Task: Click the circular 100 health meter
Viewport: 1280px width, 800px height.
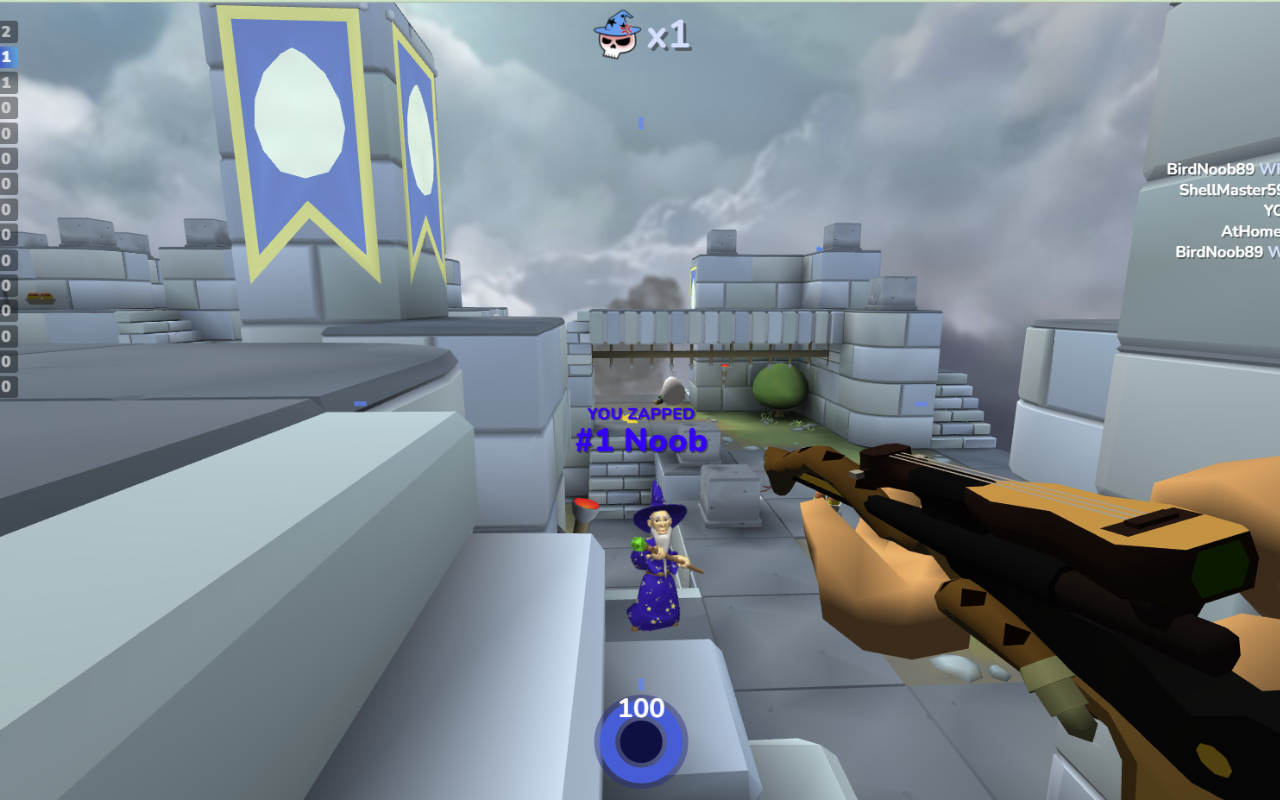Action: pos(641,741)
